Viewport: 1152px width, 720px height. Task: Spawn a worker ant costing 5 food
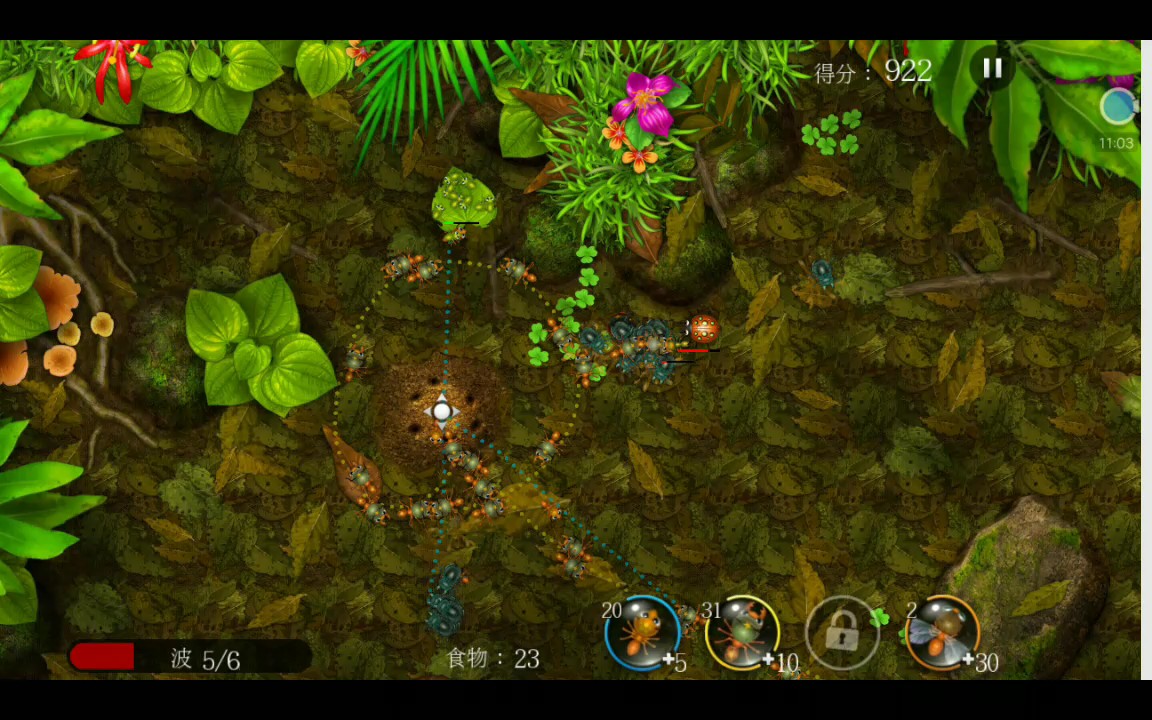(x=642, y=632)
